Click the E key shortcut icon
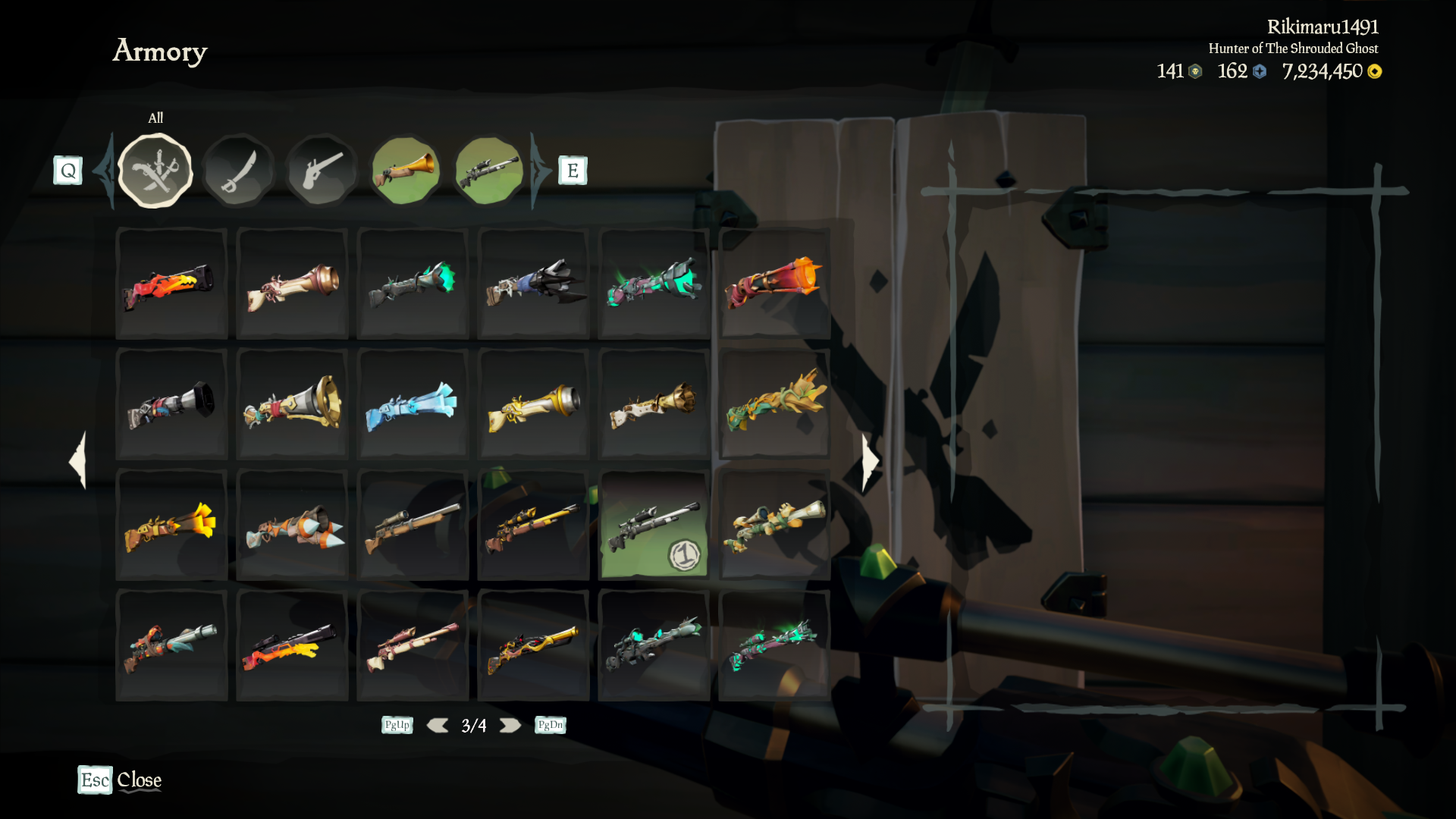 click(x=573, y=170)
